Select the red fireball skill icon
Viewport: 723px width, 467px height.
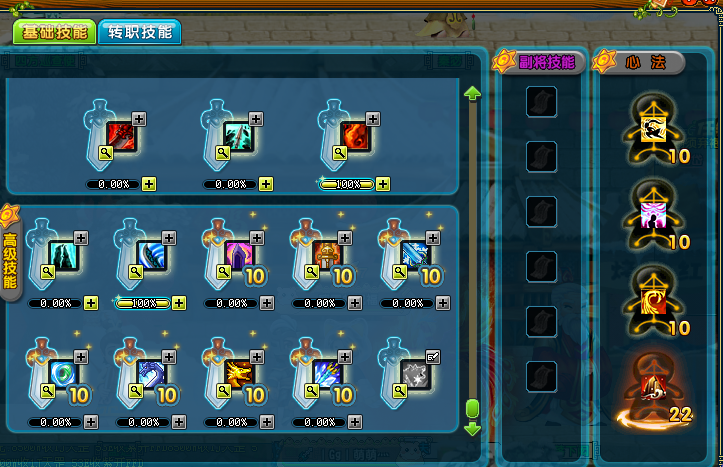(x=357, y=137)
